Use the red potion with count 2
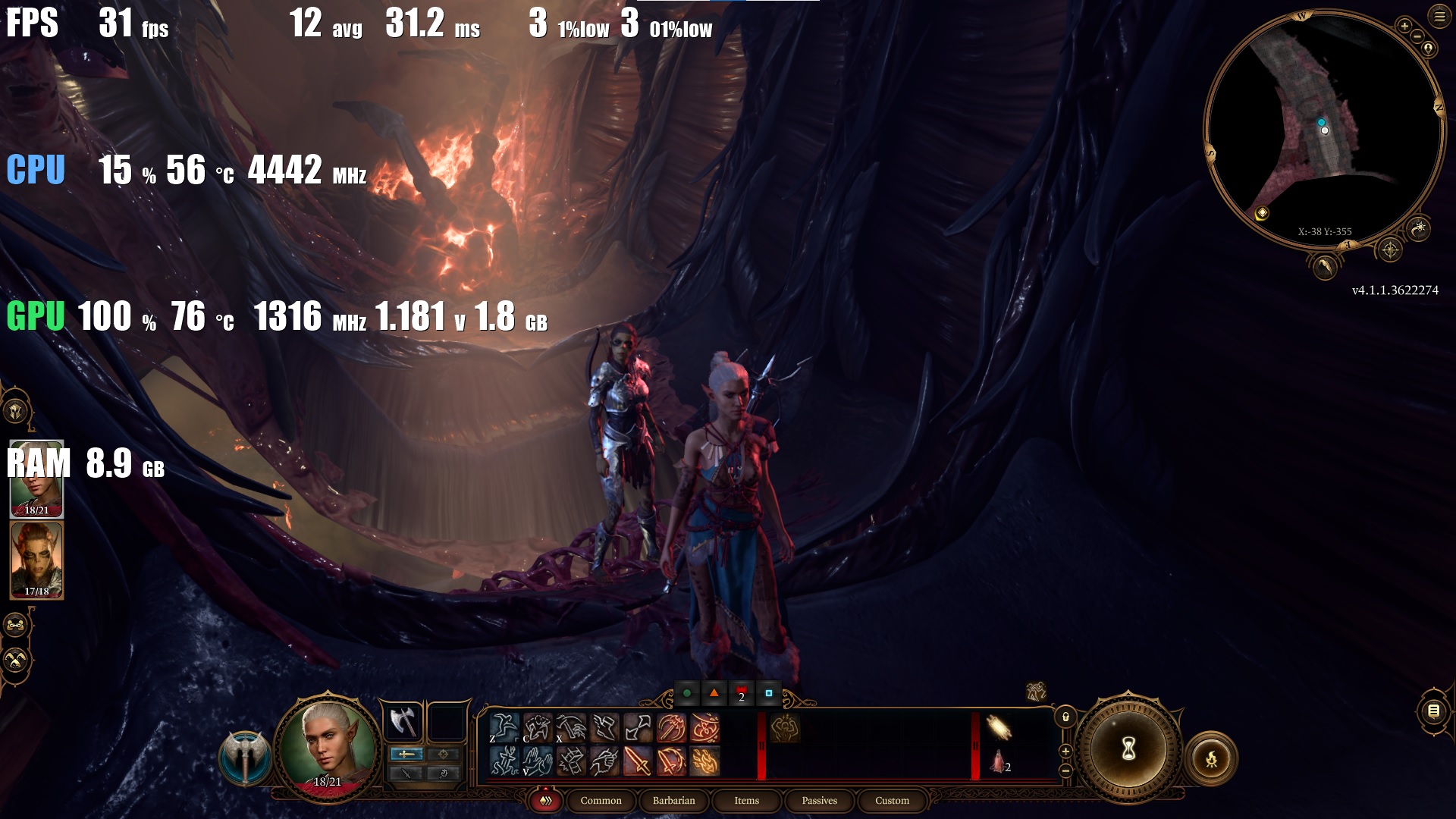The width and height of the screenshot is (1456, 819). click(999, 761)
